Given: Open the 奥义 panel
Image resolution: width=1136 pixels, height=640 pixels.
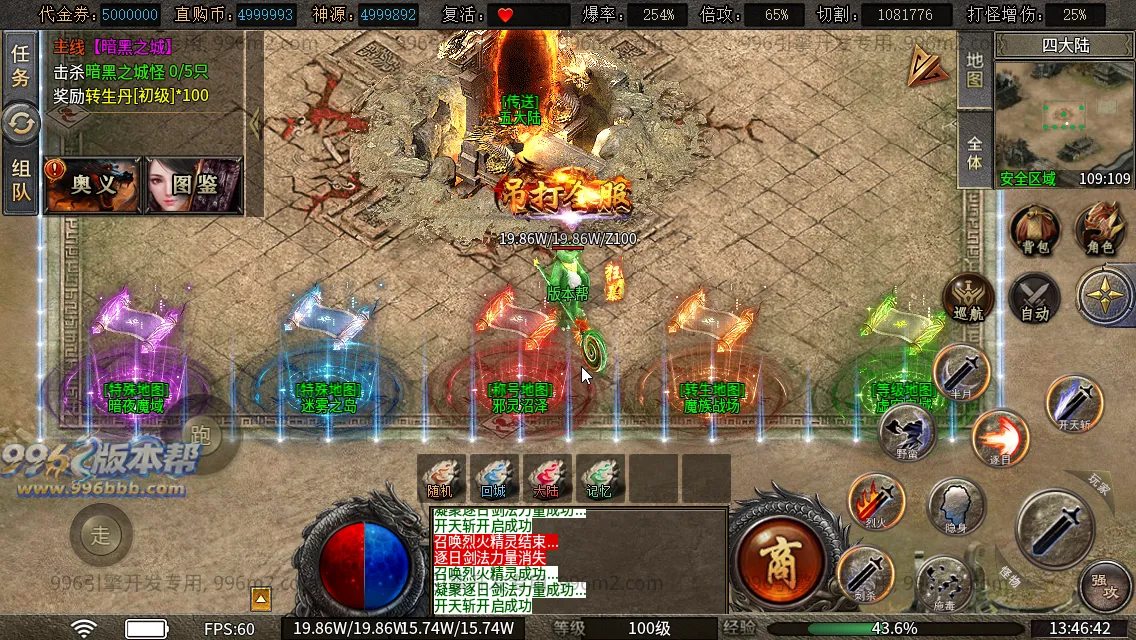Looking at the screenshot, I should point(93,185).
